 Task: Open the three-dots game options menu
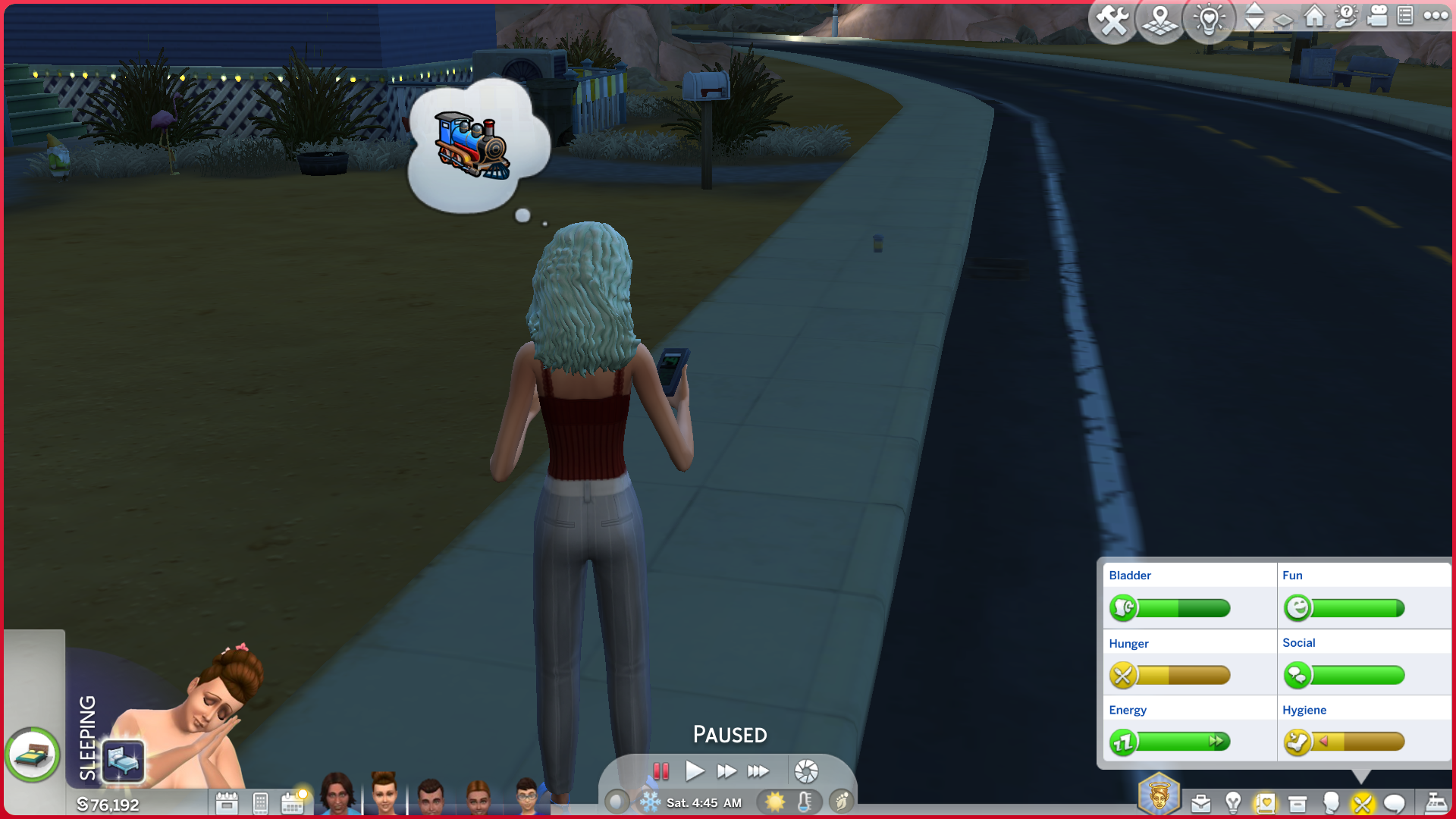pyautogui.click(x=1436, y=16)
